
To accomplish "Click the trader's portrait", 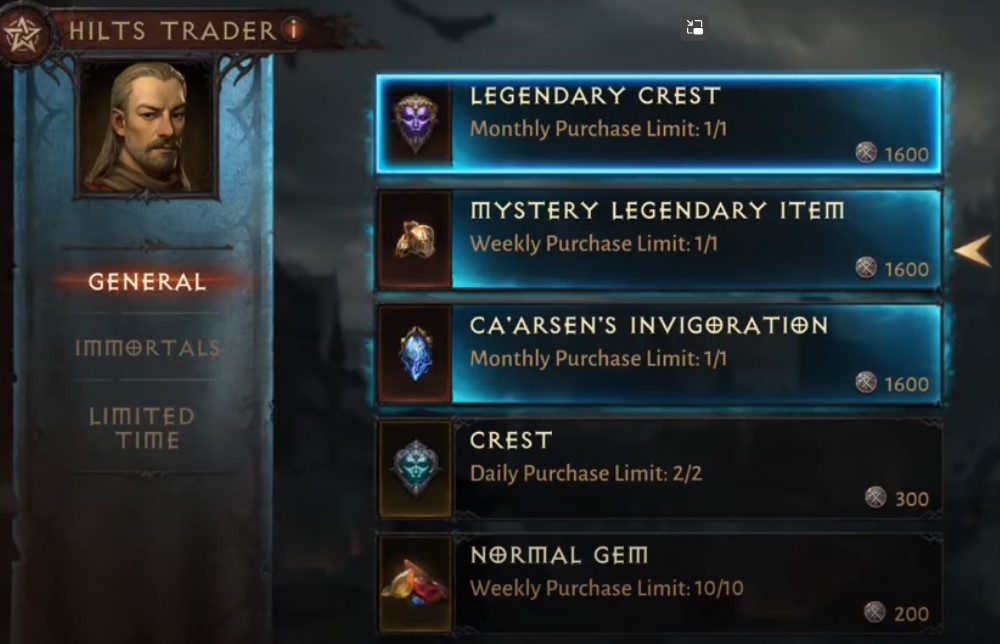I will click(146, 127).
